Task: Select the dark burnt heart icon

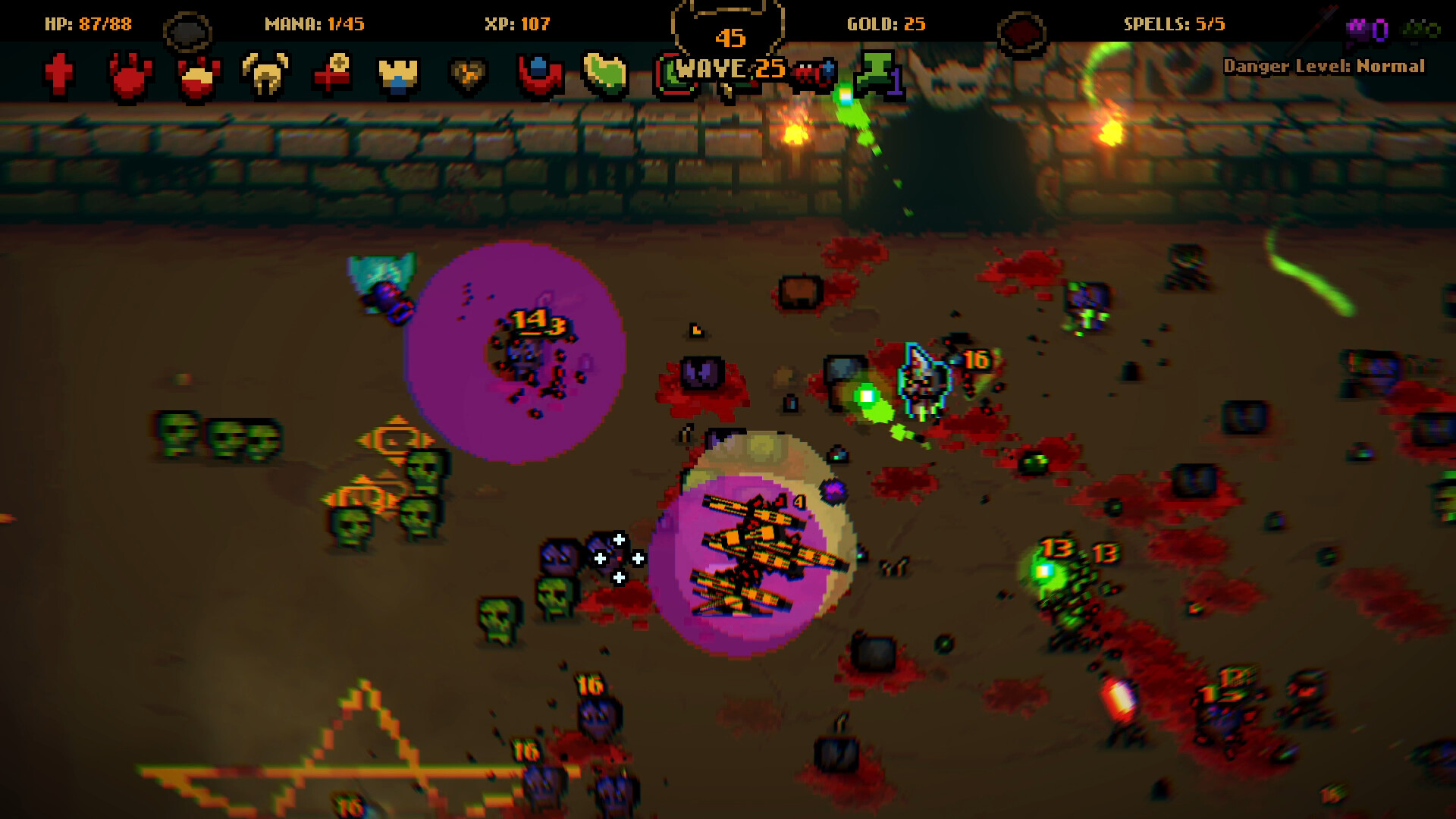Action: 466,72
